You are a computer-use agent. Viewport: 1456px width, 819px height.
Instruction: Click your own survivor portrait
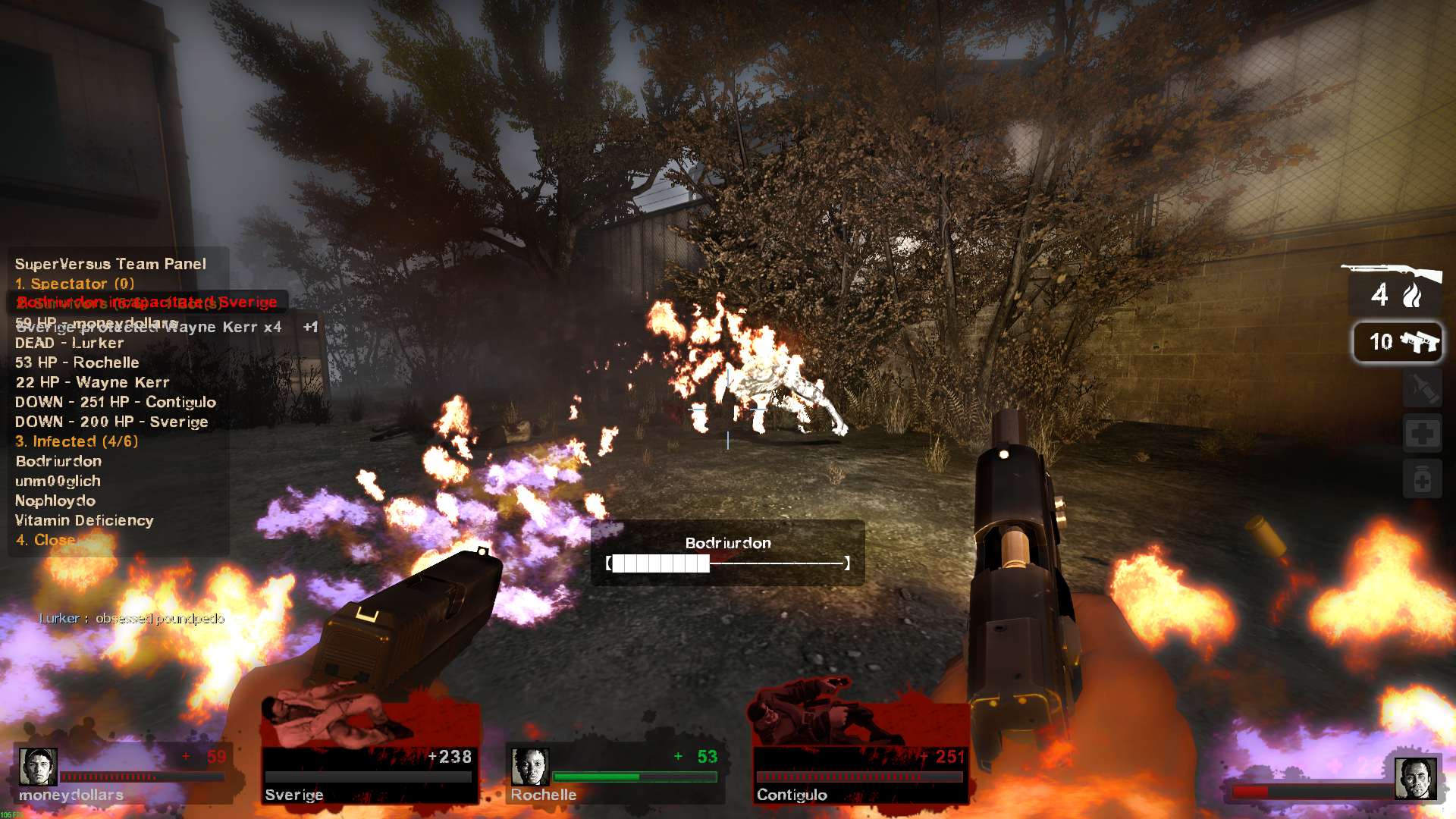tap(1415, 779)
